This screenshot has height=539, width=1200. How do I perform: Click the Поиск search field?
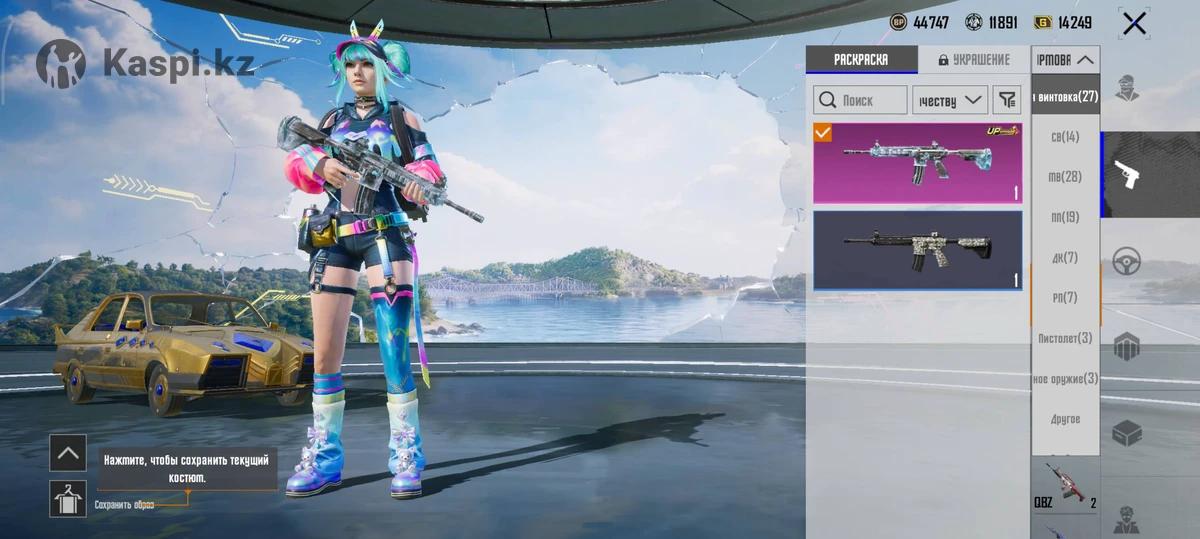860,100
